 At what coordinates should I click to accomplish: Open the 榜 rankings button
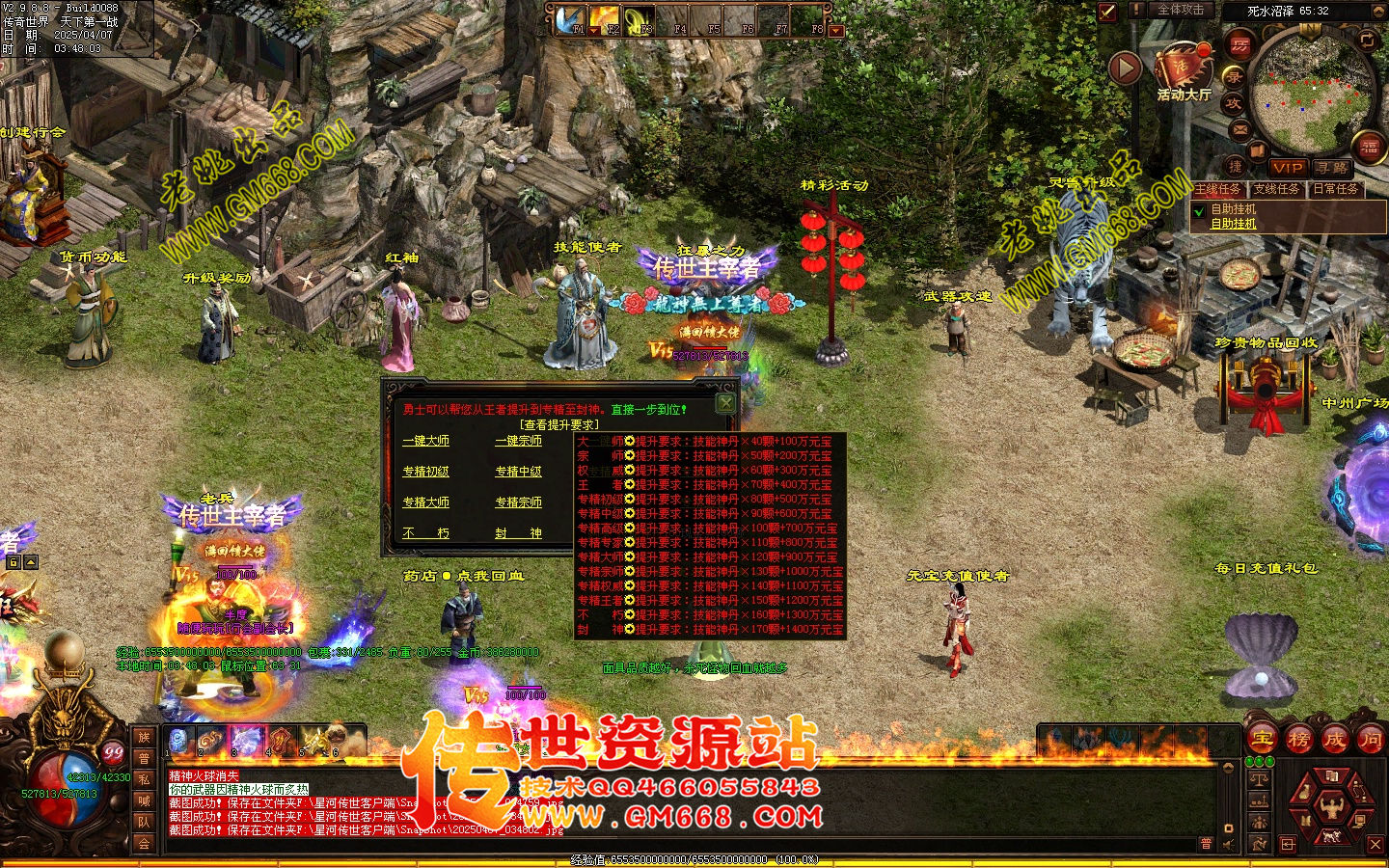point(1297,740)
